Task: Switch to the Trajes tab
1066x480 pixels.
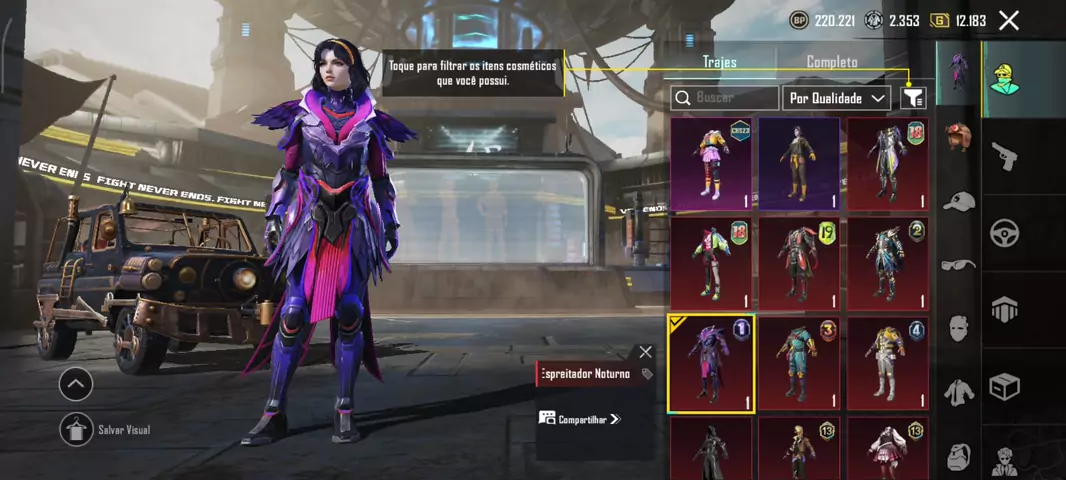Action: 719,62
